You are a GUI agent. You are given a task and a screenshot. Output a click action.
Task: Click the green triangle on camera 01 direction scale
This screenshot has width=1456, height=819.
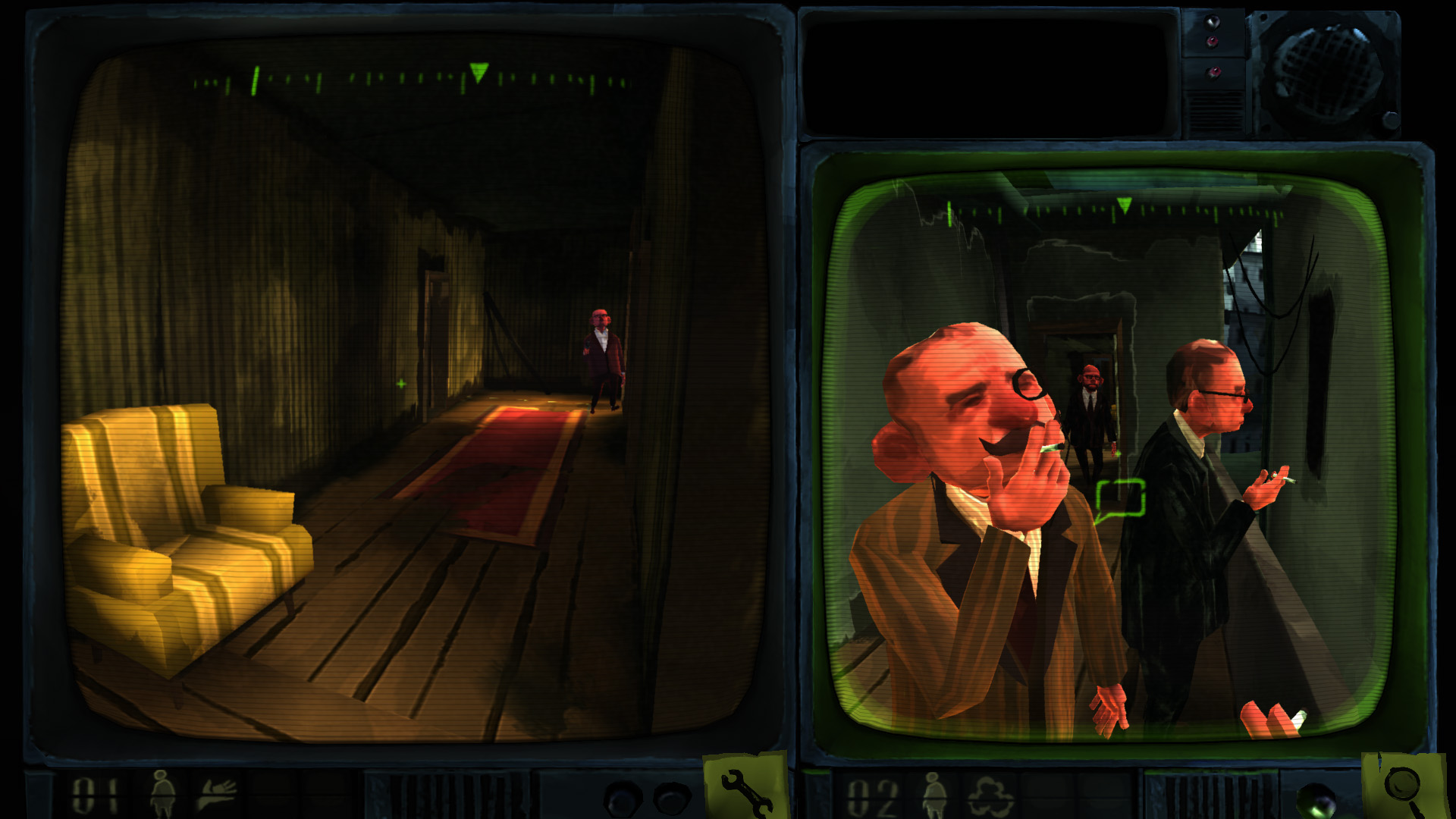[x=478, y=72]
